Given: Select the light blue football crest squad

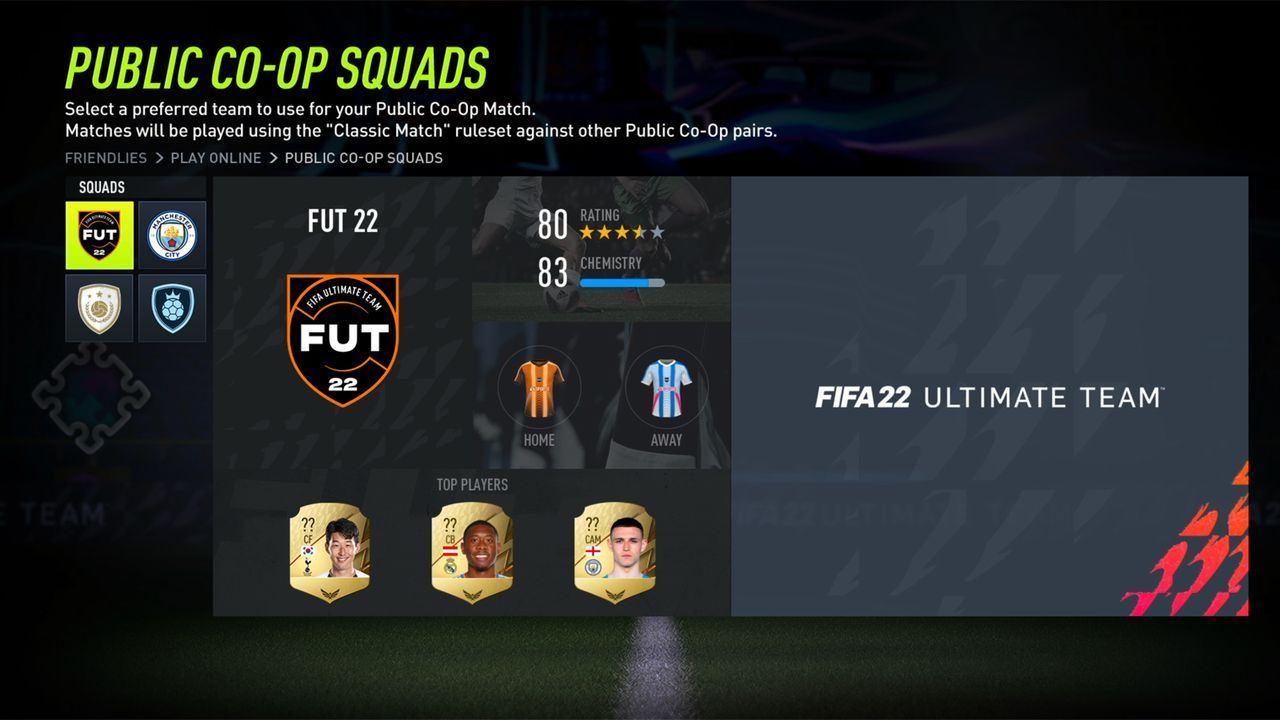Looking at the screenshot, I should pos(172,308).
